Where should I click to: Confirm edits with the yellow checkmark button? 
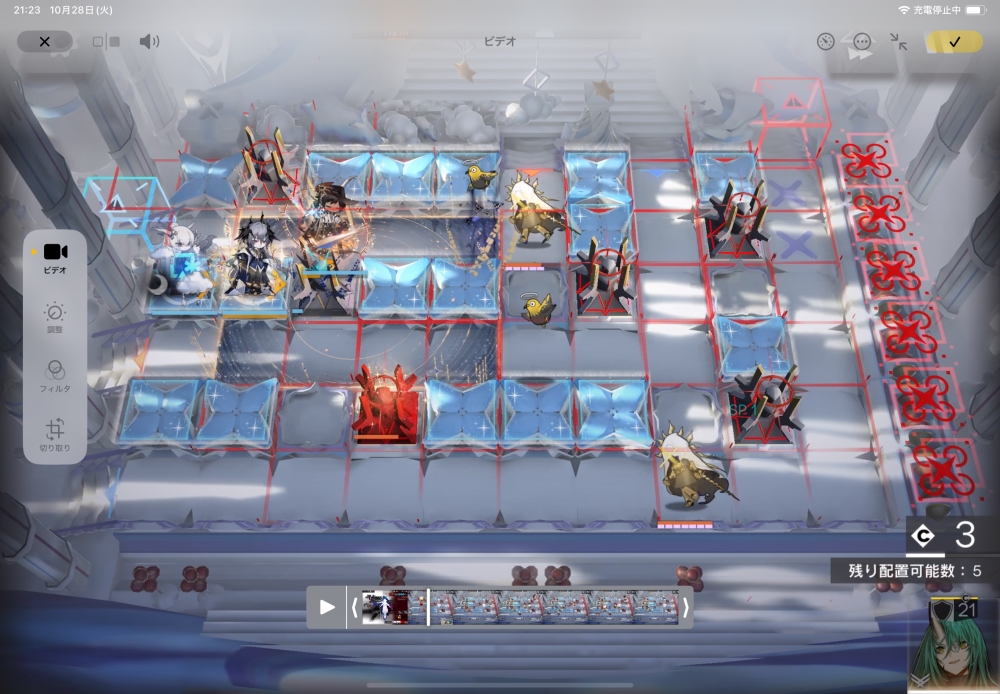tap(954, 42)
